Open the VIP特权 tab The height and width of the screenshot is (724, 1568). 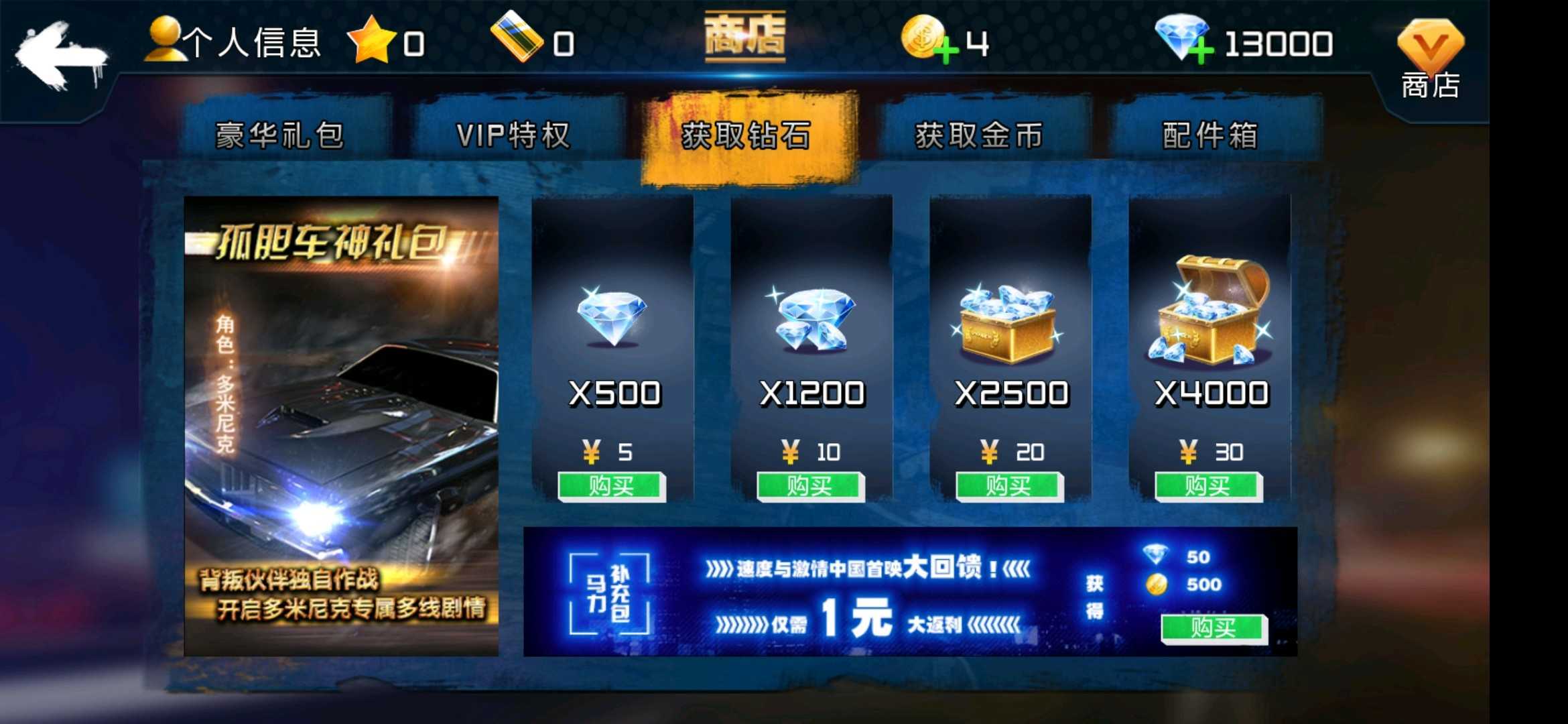click(513, 134)
